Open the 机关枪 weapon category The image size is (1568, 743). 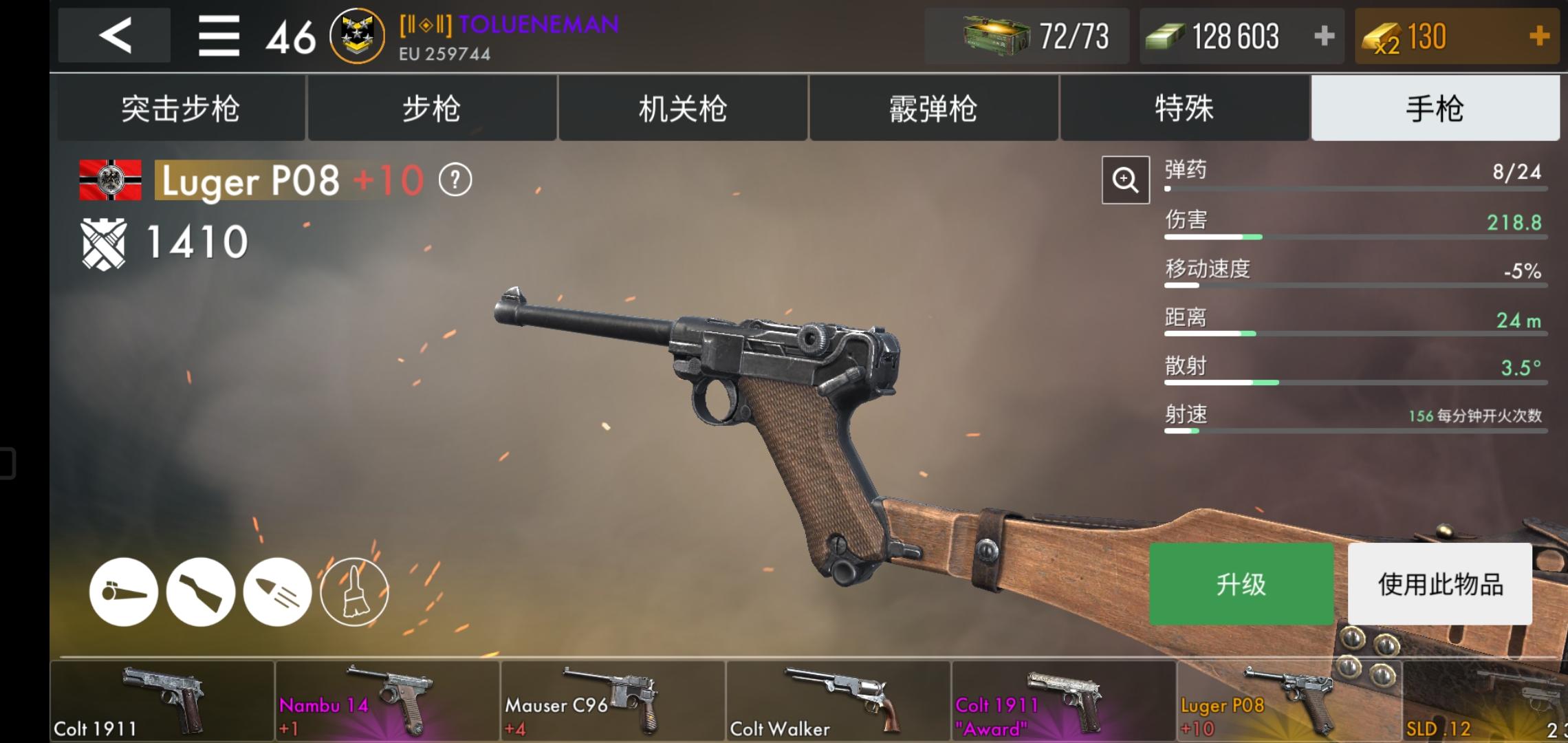[682, 109]
